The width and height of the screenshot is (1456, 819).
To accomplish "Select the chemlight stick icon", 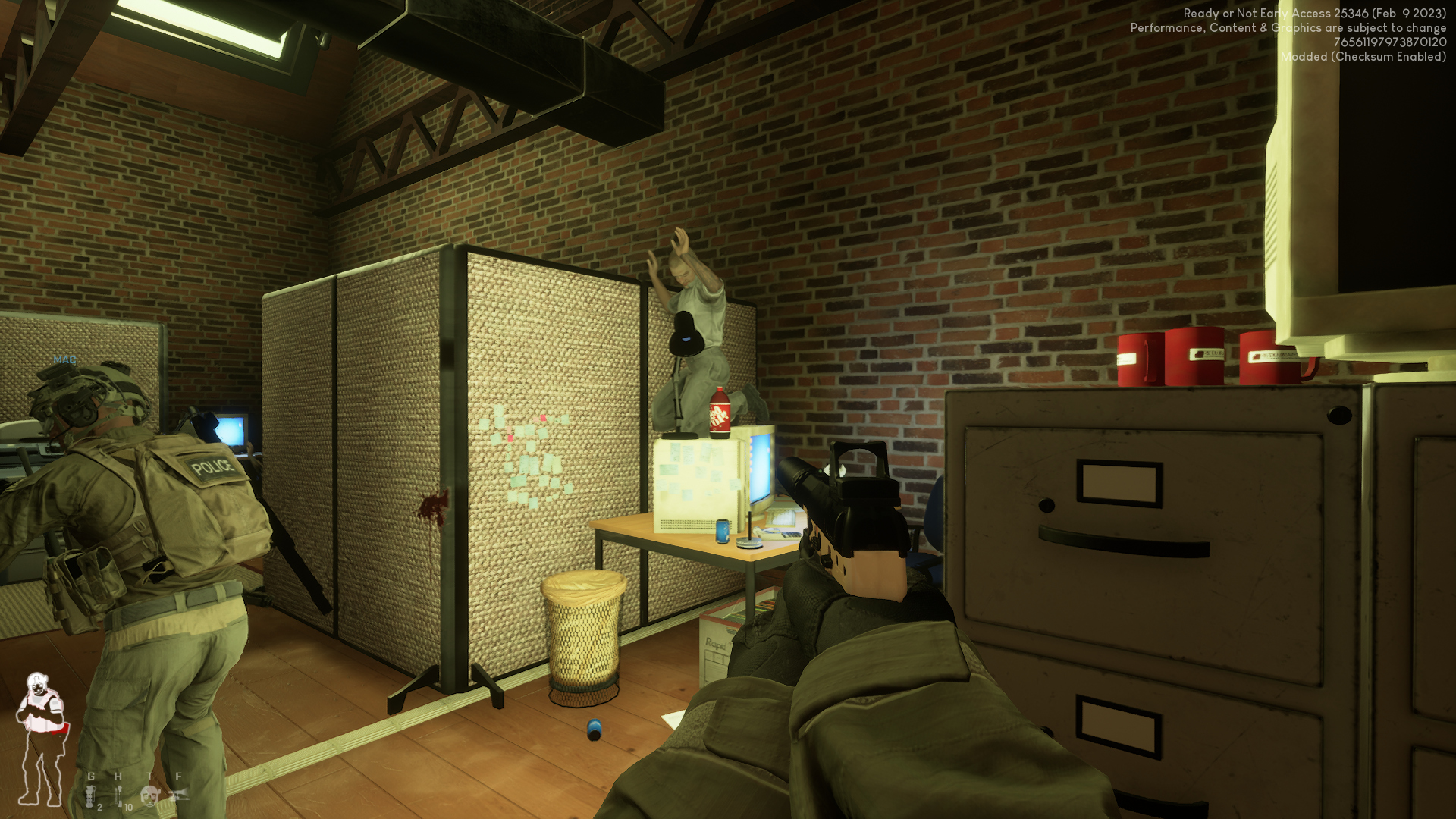I will [118, 795].
